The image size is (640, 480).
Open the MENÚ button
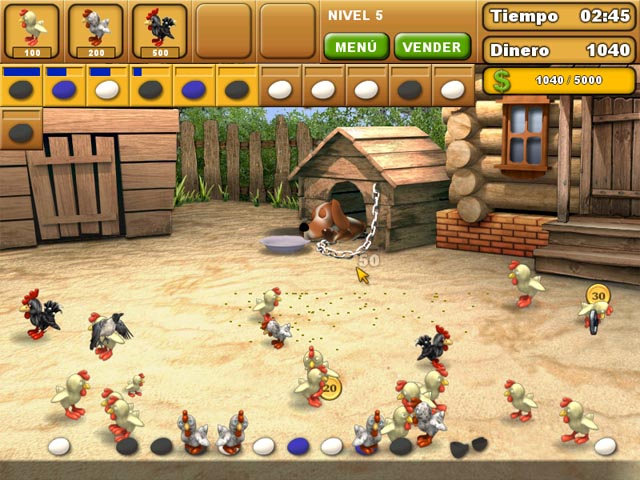tap(356, 47)
